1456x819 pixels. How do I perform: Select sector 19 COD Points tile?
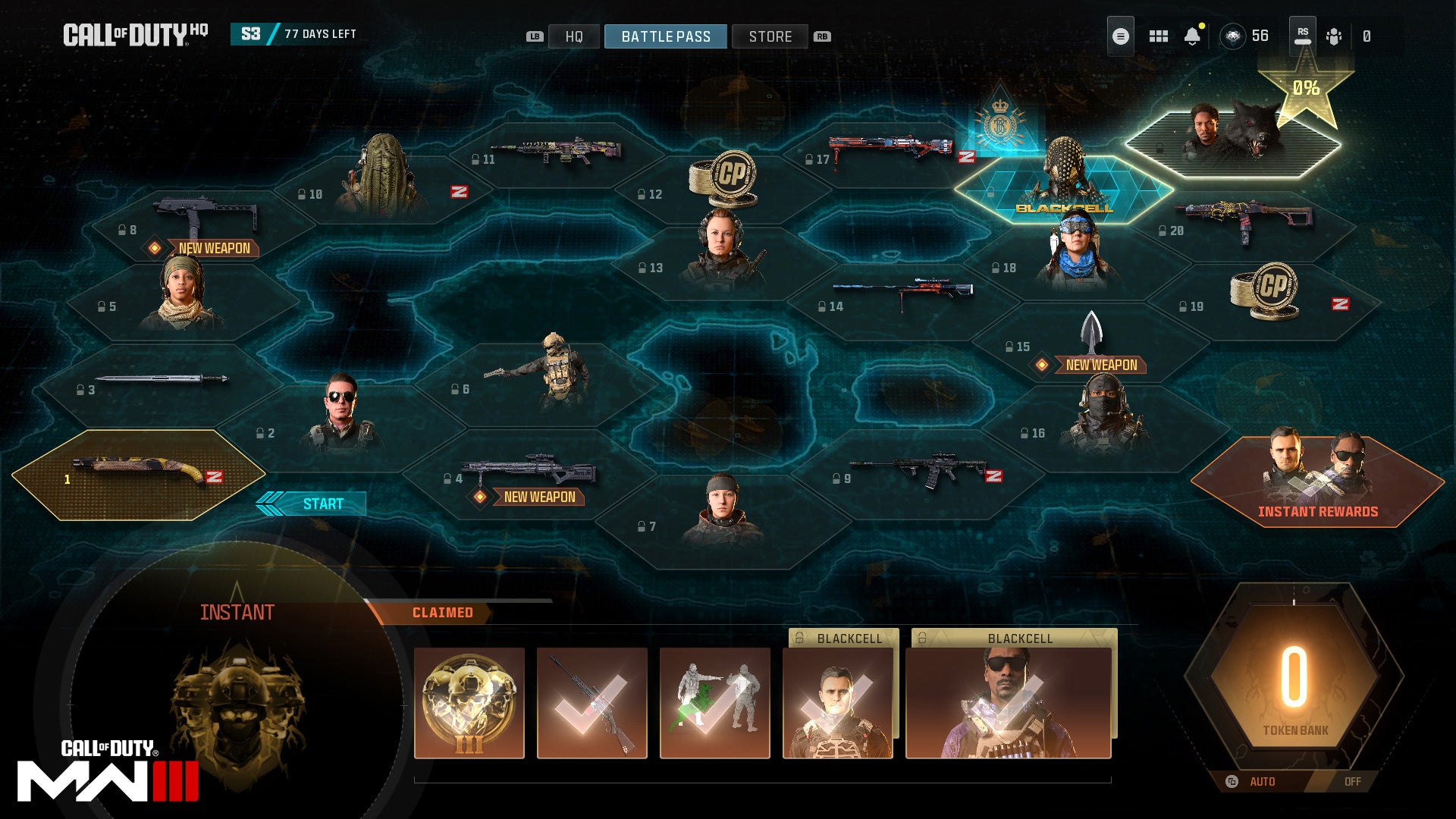1265,296
